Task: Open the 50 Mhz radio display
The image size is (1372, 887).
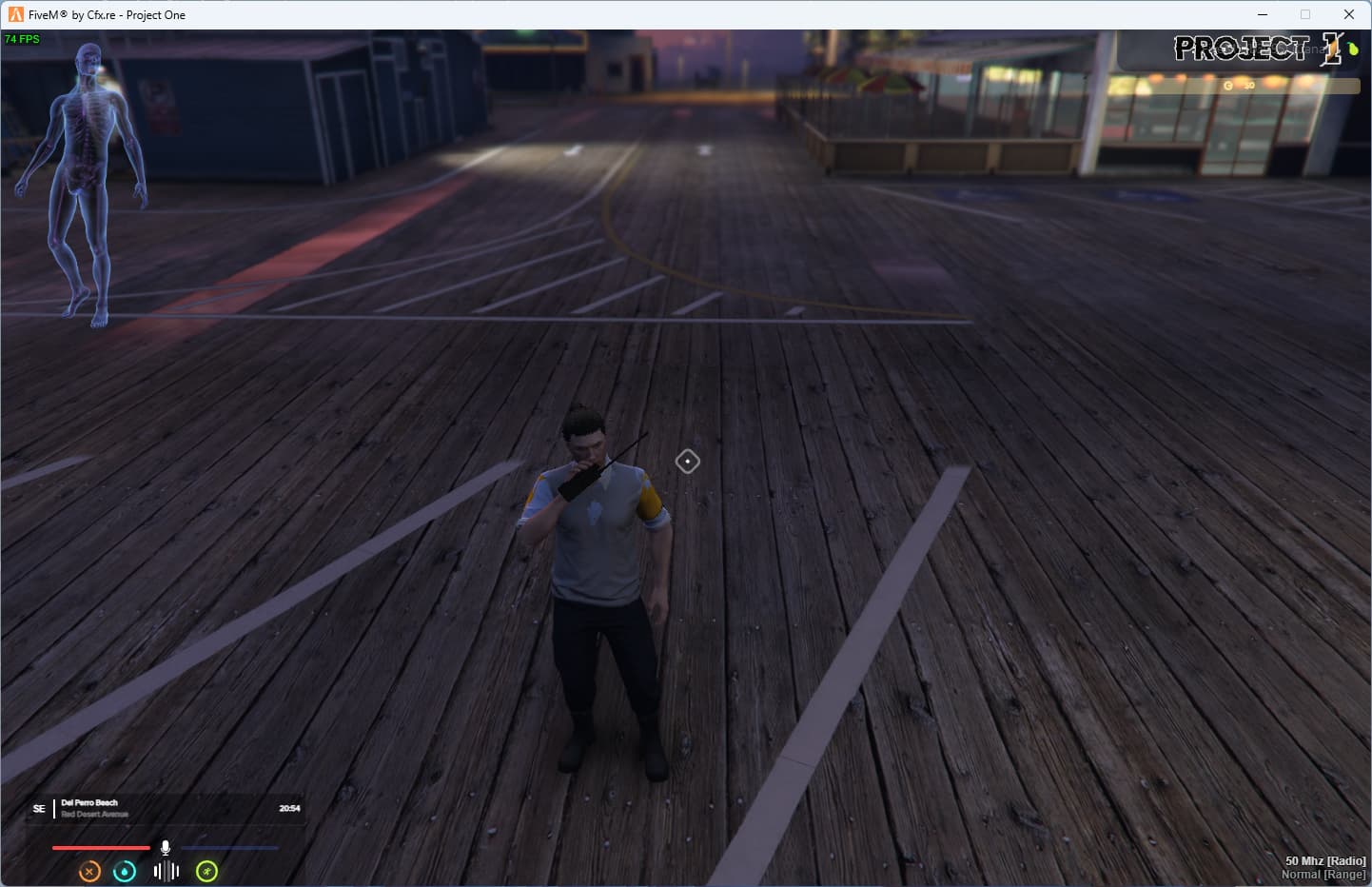Action: coord(1324,860)
